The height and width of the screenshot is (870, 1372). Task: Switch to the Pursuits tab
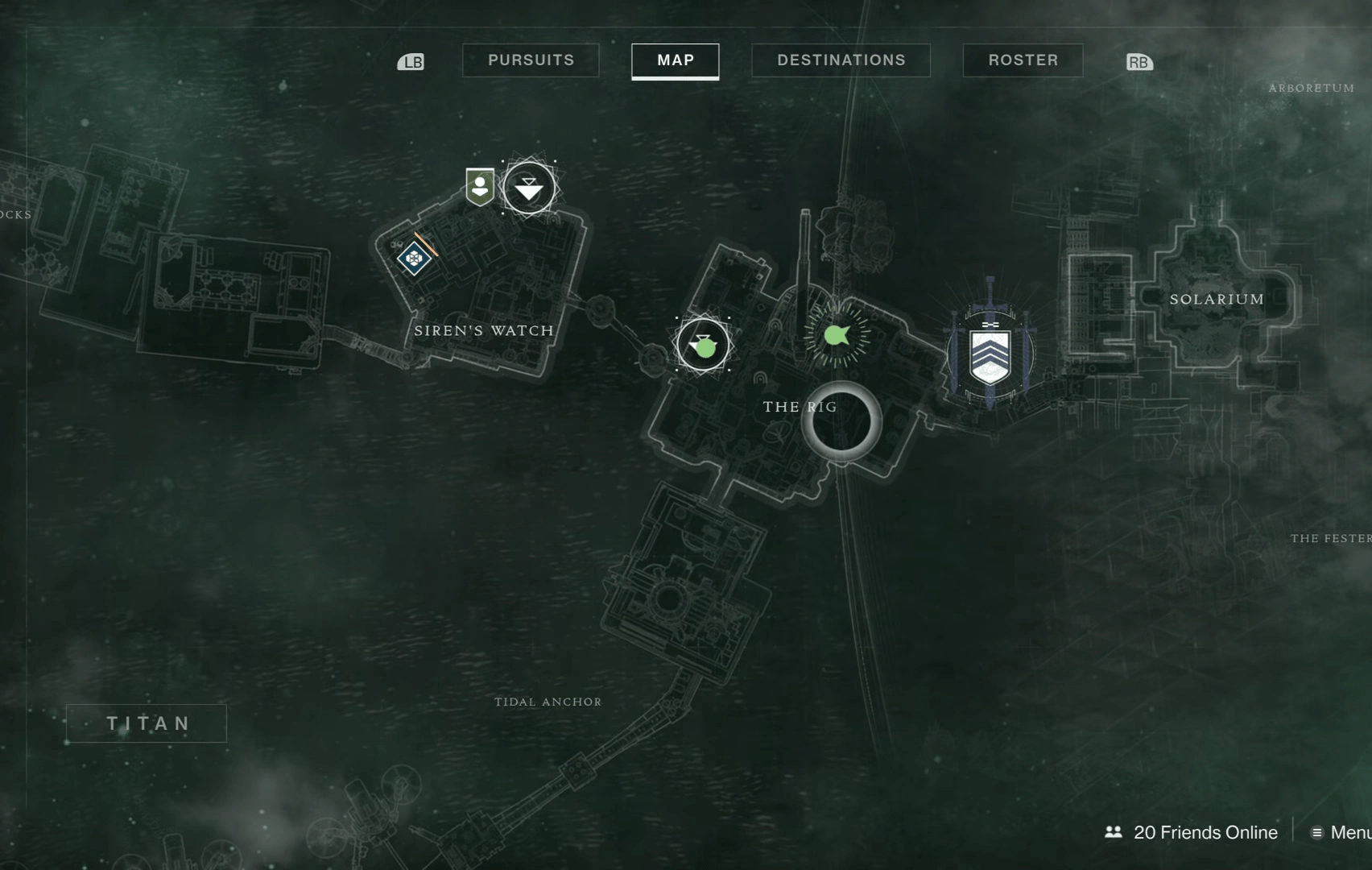pyautogui.click(x=531, y=60)
